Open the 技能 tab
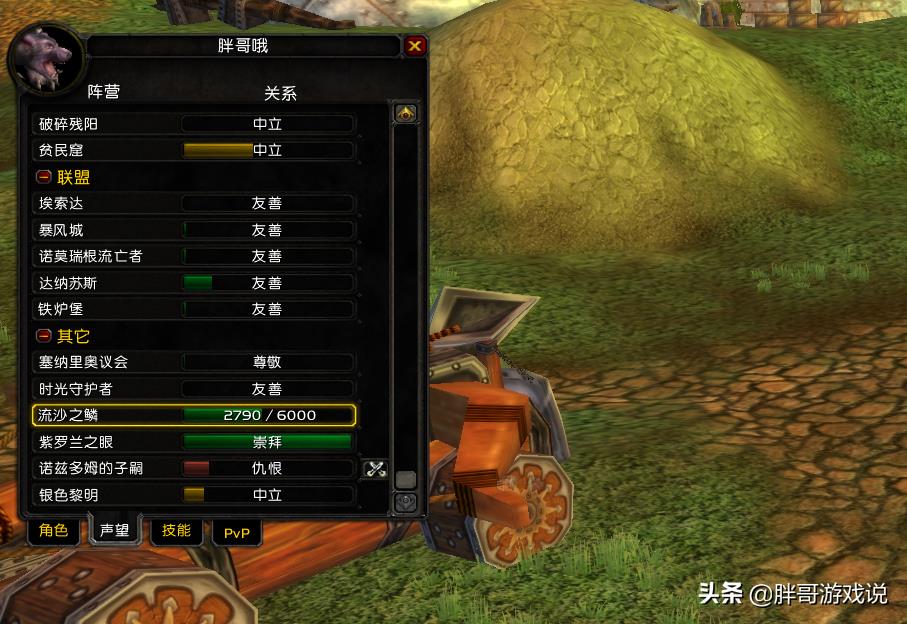 tap(176, 531)
